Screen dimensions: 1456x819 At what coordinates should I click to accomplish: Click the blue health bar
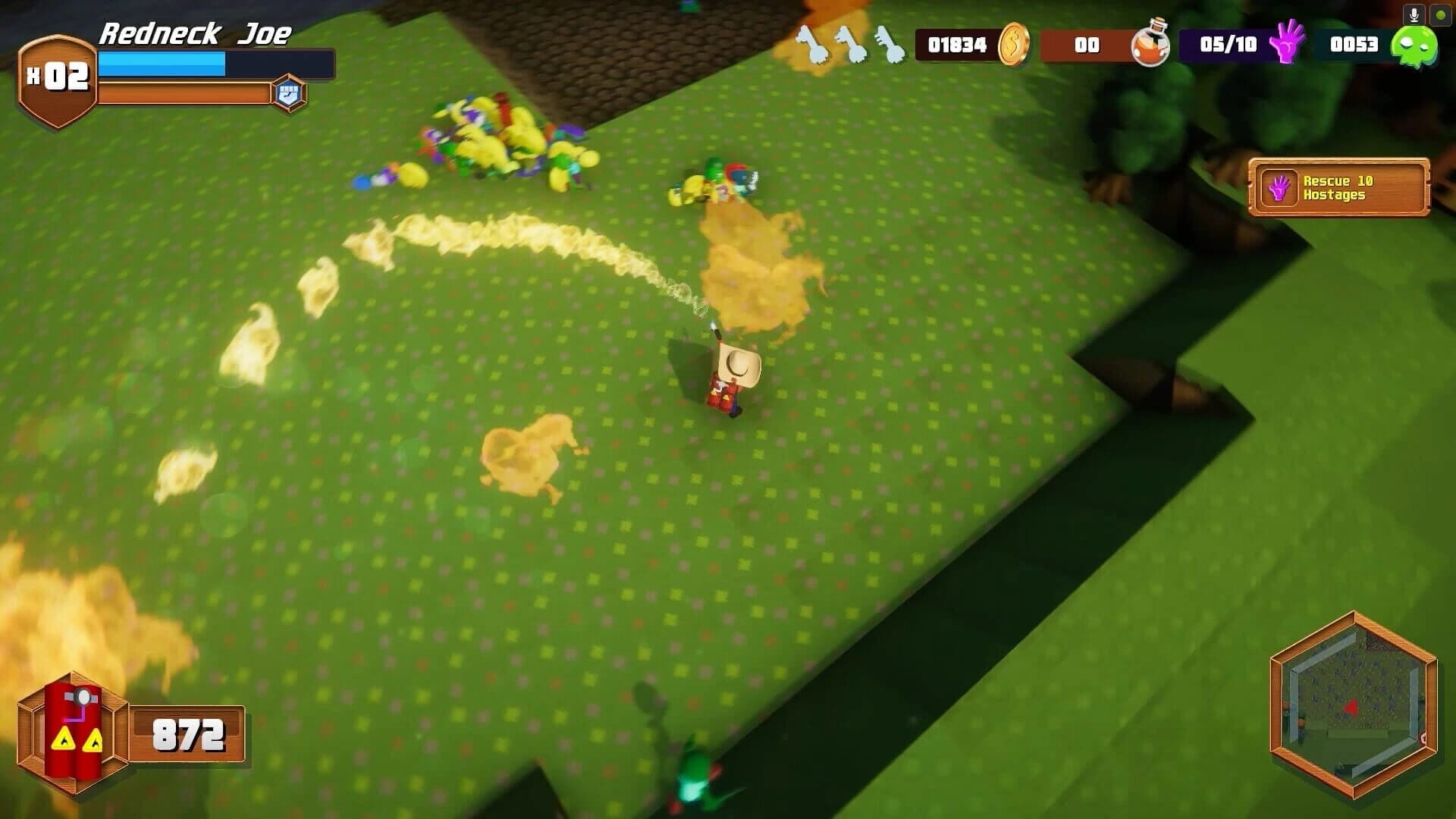click(163, 64)
